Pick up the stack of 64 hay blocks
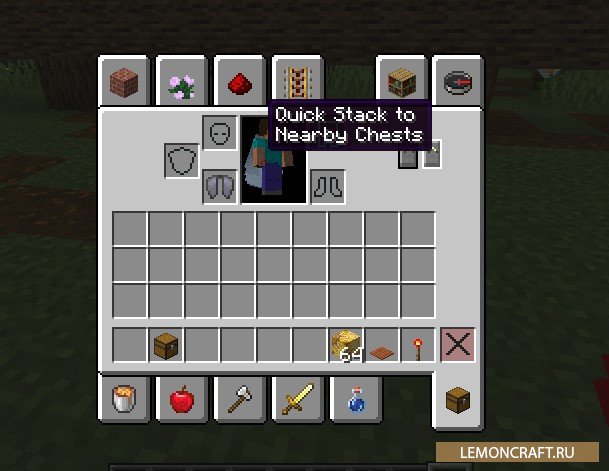The width and height of the screenshot is (609, 471). [x=346, y=346]
